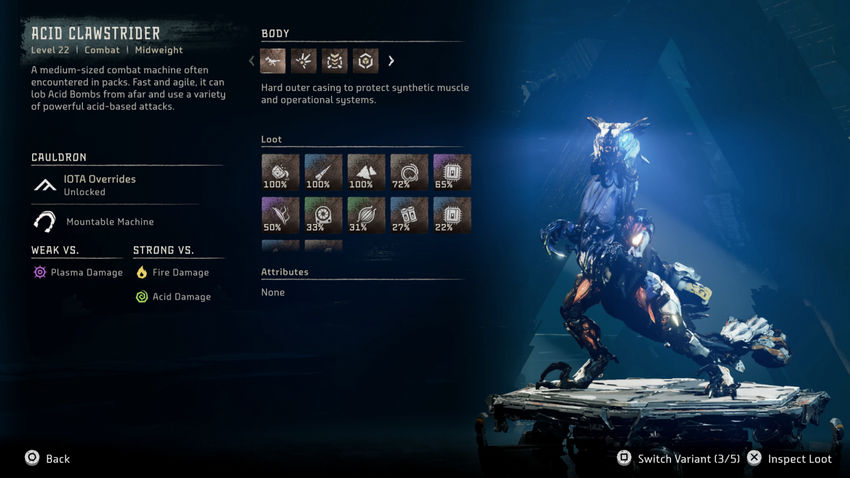850x478 pixels.
Task: Click the left arrow before the component icons
Action: tap(251, 61)
